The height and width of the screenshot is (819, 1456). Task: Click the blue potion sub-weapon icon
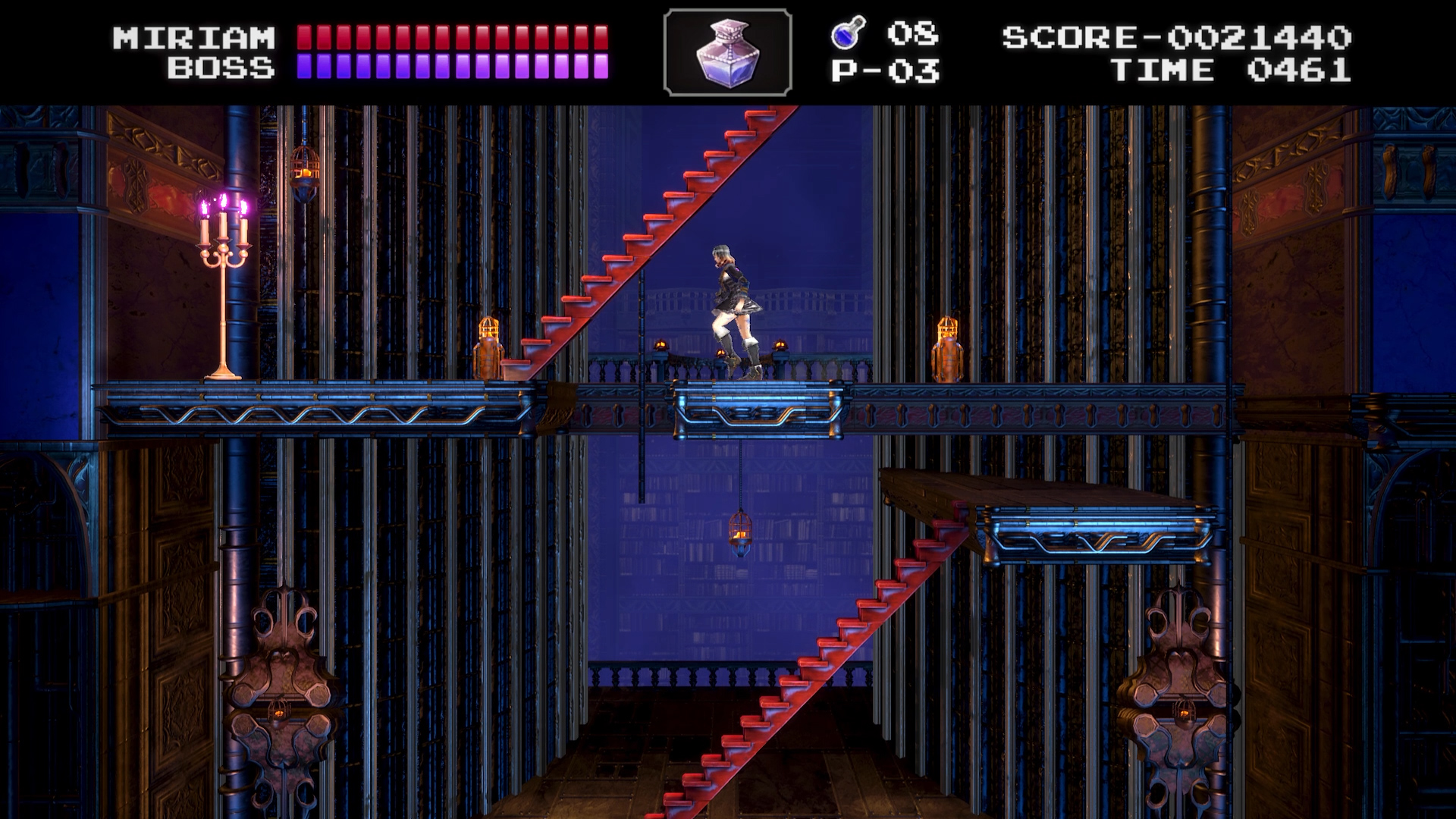click(x=844, y=36)
